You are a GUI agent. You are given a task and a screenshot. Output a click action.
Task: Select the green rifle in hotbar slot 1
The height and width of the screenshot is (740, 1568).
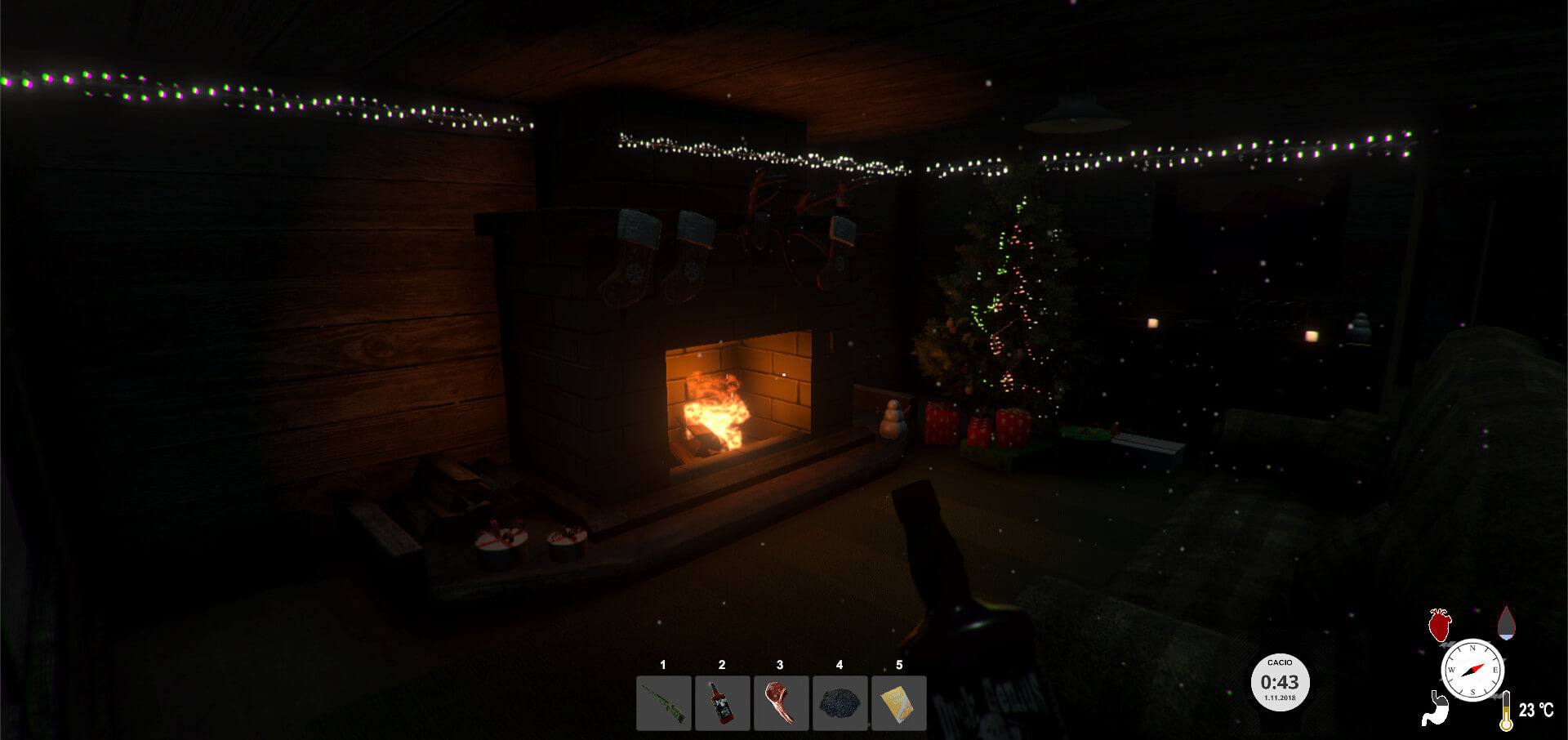[x=663, y=702]
